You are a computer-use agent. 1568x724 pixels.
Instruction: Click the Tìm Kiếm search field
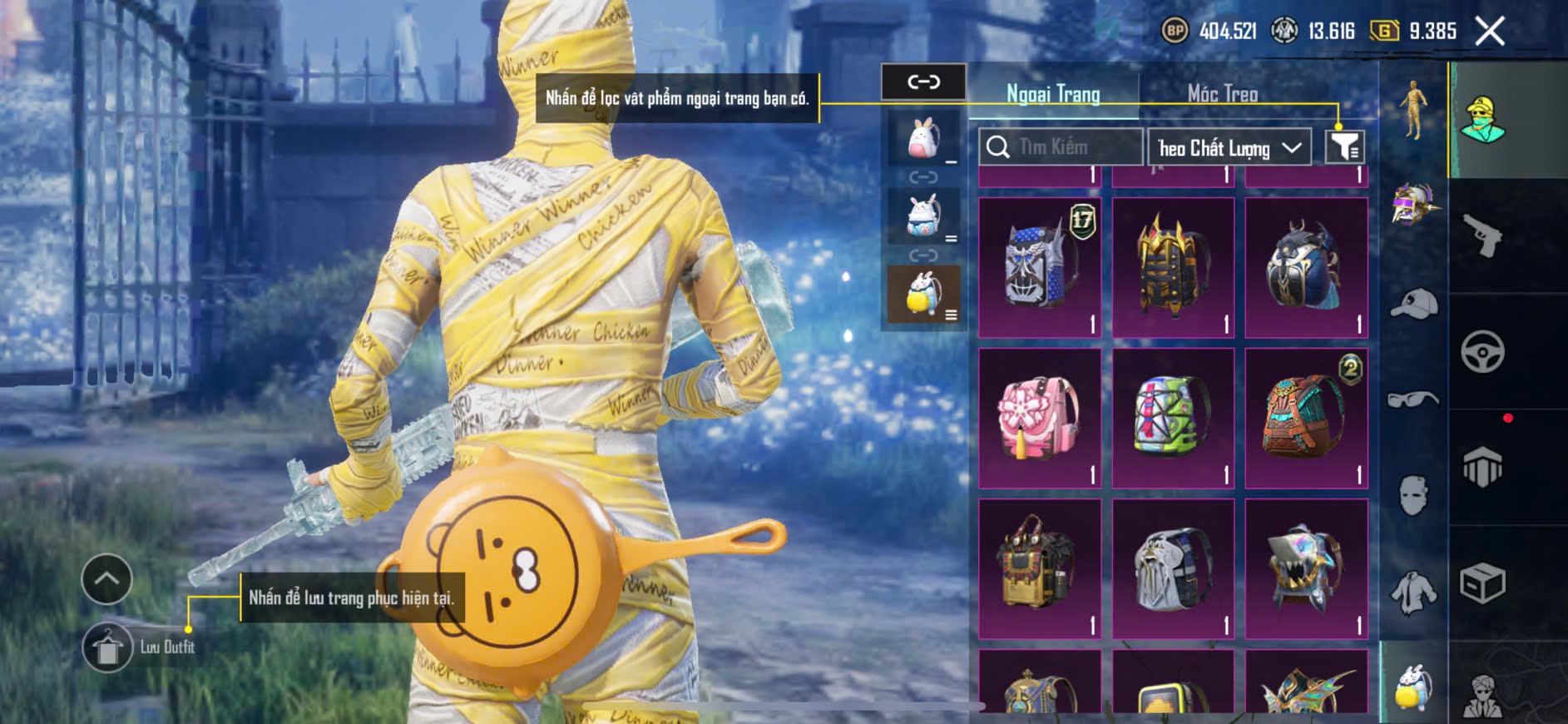click(x=1061, y=147)
